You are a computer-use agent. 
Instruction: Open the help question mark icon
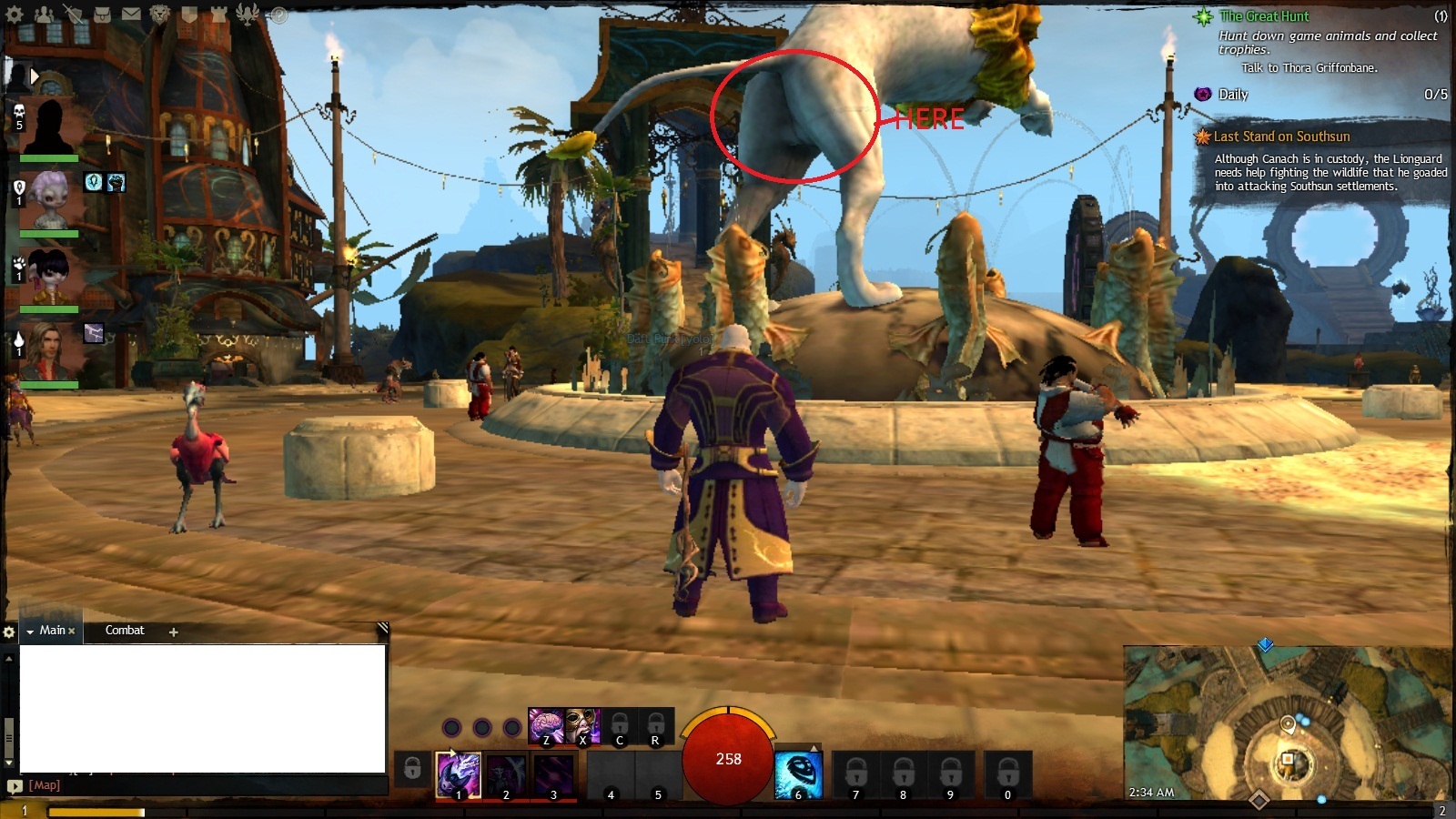(x=278, y=15)
